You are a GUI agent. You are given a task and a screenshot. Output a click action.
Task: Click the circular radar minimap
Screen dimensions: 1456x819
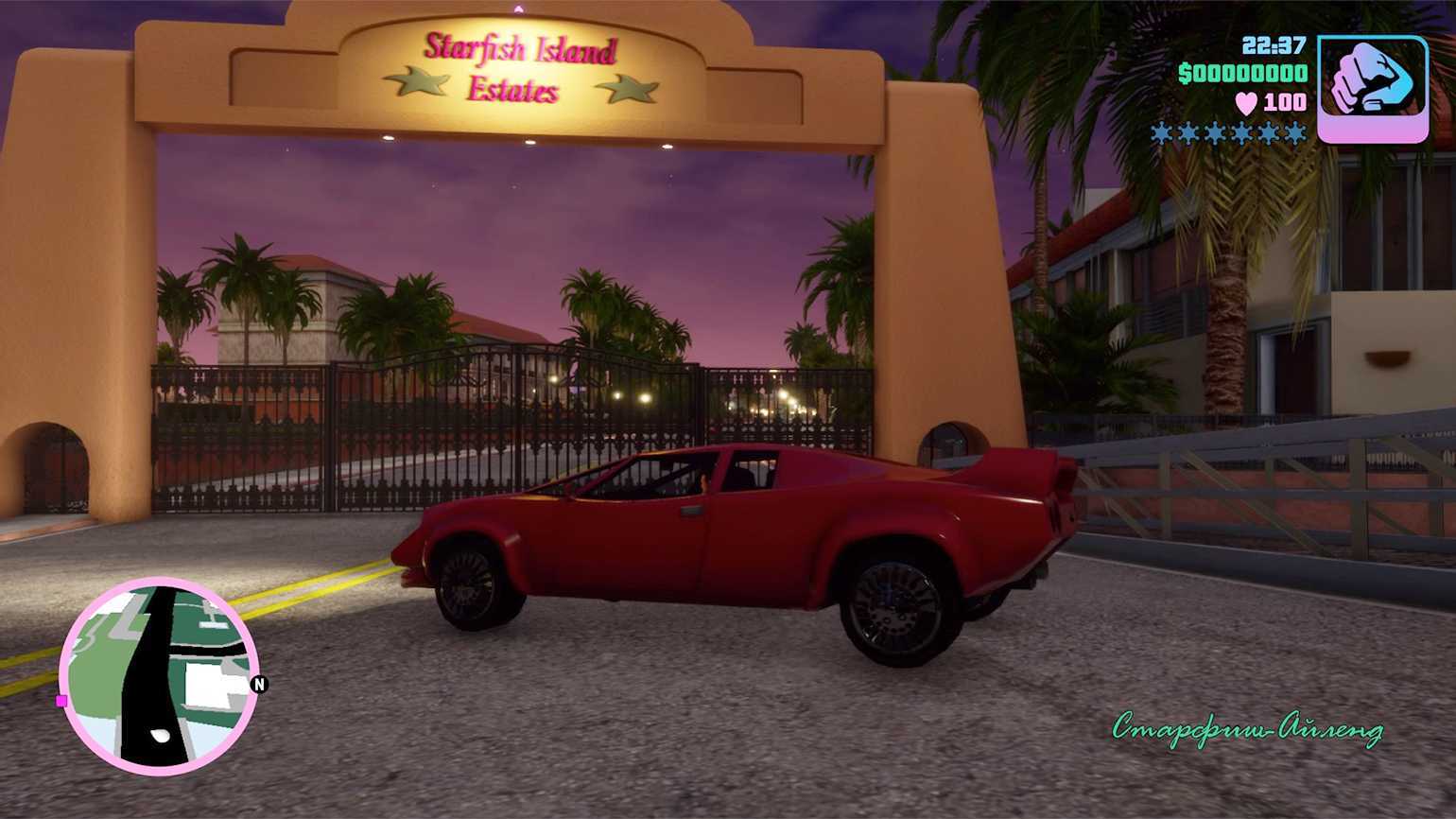(158, 675)
